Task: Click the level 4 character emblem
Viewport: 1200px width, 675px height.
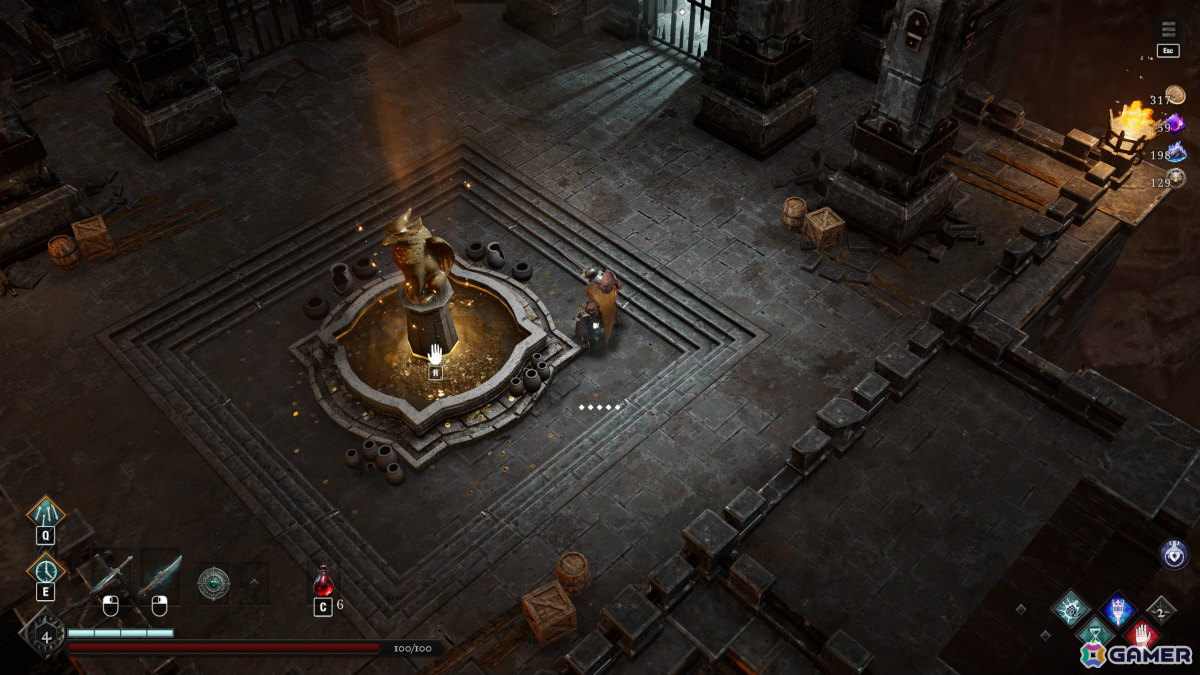Action: [x=44, y=633]
